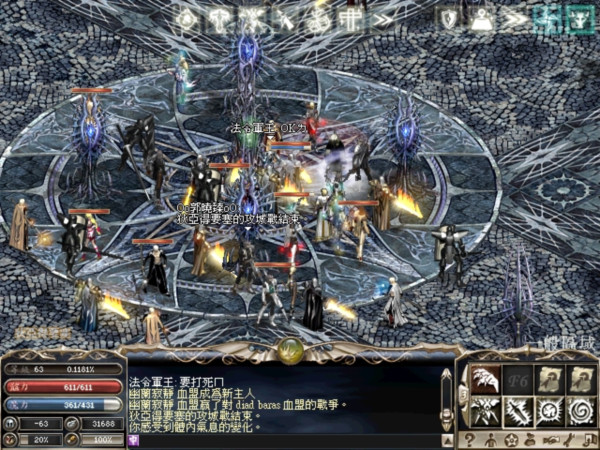Open the pentagram skills menu button
600x450 pixels.
tap(509, 439)
